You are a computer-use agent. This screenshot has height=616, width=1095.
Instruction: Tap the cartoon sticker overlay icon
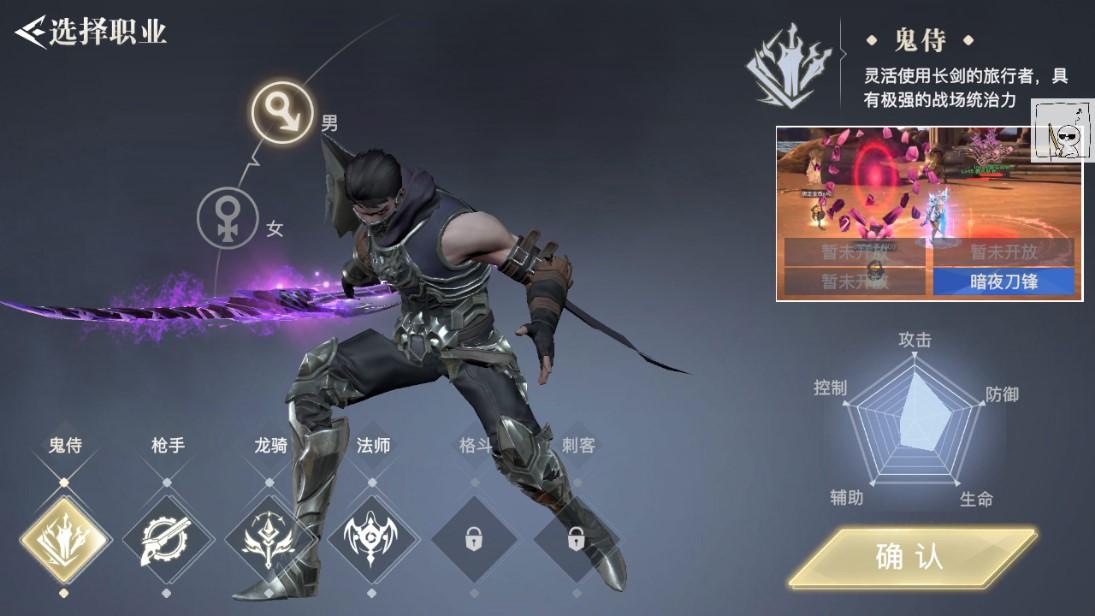(1063, 132)
